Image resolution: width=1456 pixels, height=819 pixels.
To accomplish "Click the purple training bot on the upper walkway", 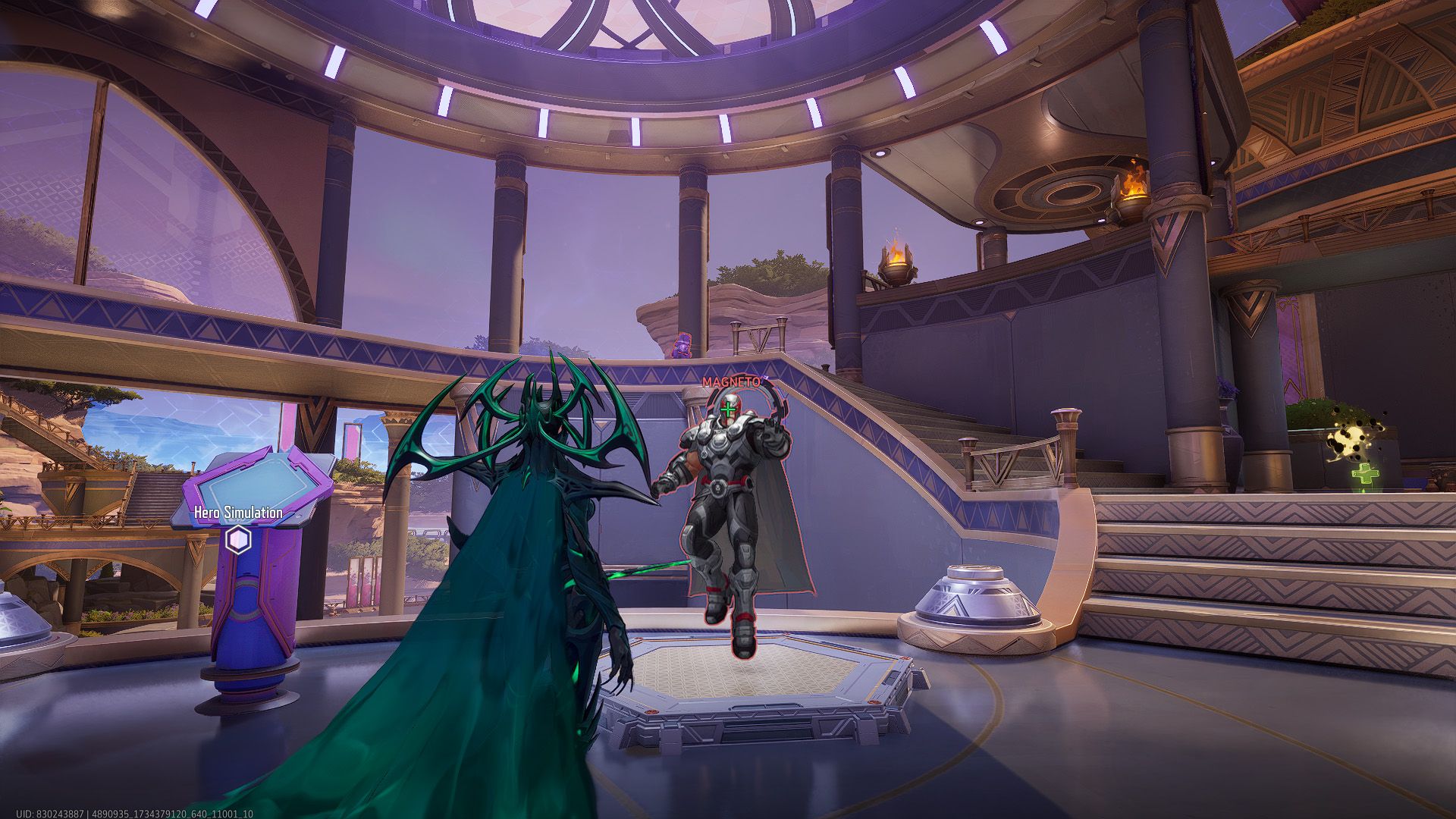I will [x=681, y=345].
